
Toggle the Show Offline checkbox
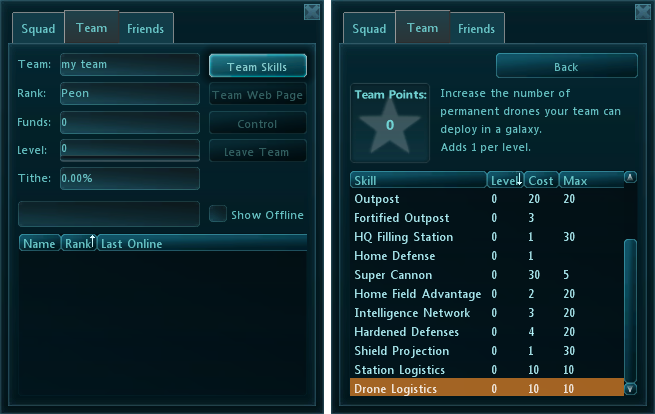pyautogui.click(x=217, y=214)
